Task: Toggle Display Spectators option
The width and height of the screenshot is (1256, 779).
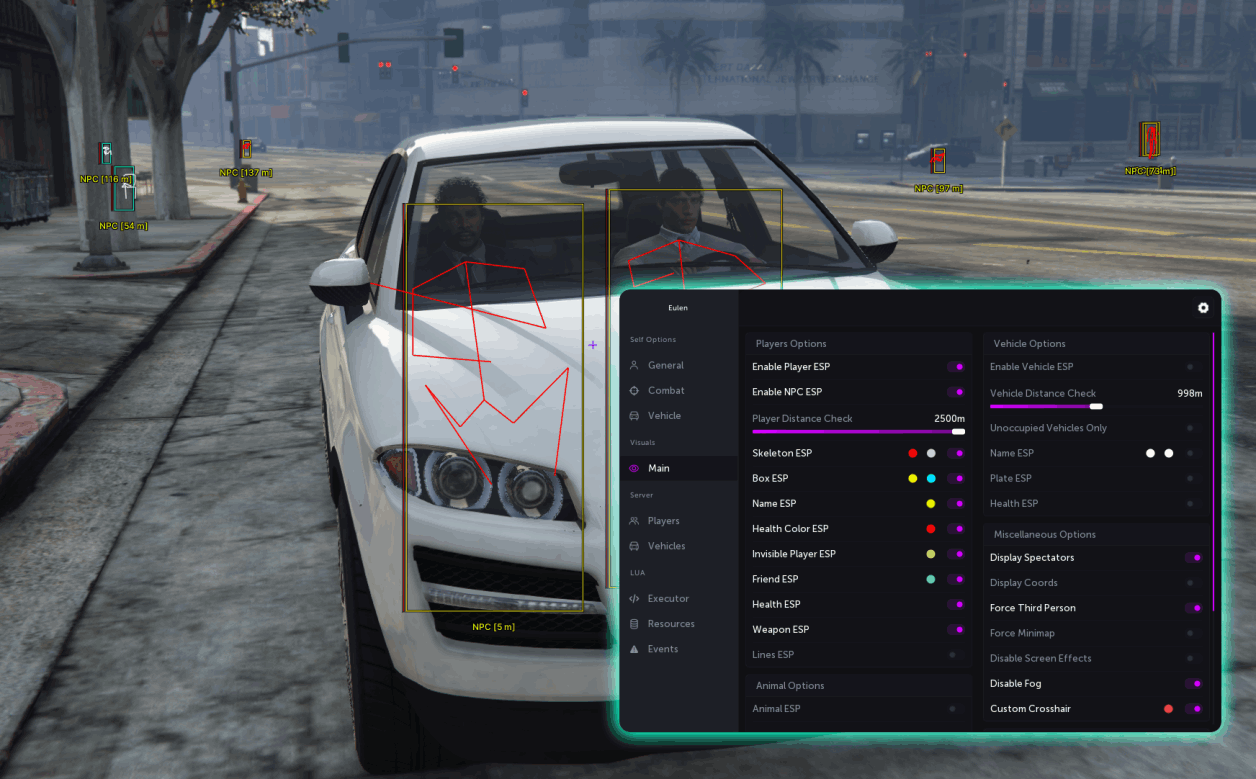Action: tap(1194, 558)
